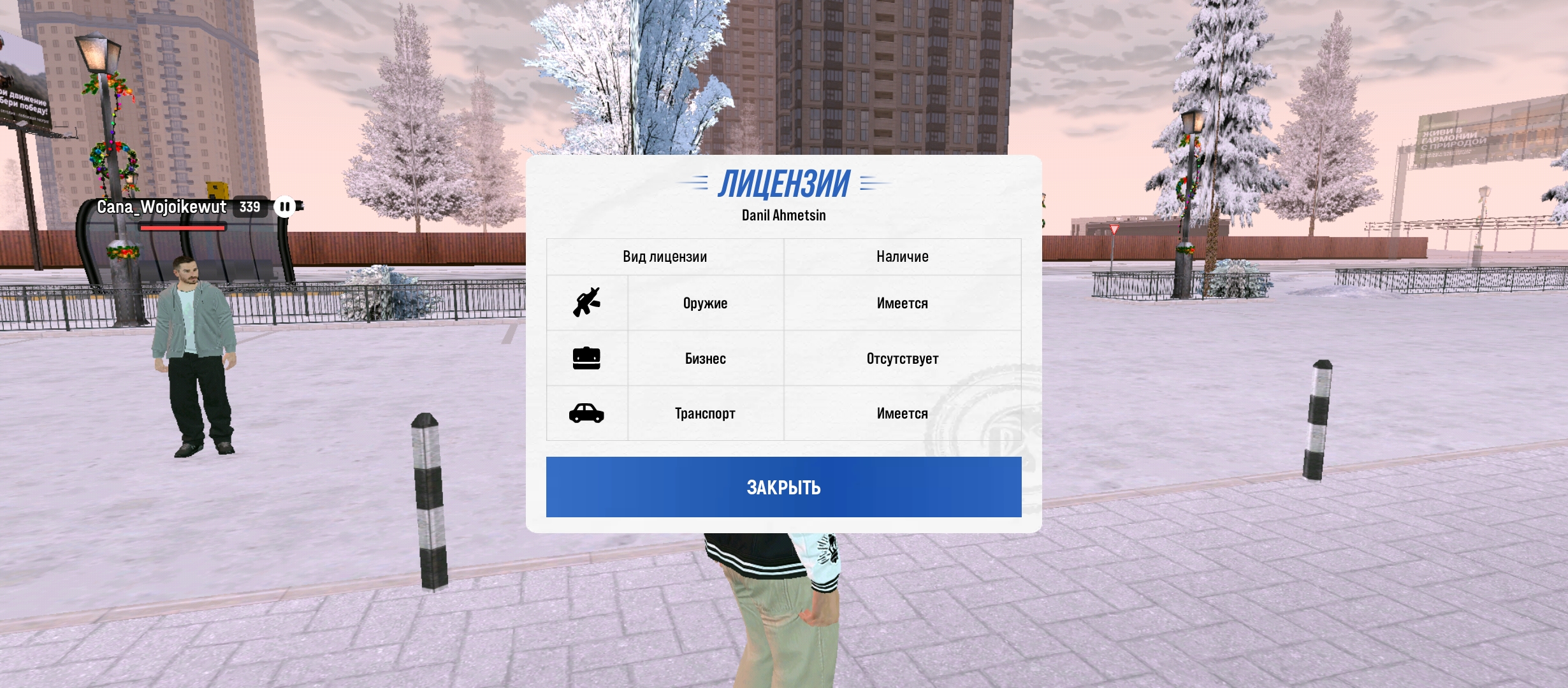Click the rifle icon in the Оружие row
Image resolution: width=1568 pixels, height=688 pixels.
[588, 303]
